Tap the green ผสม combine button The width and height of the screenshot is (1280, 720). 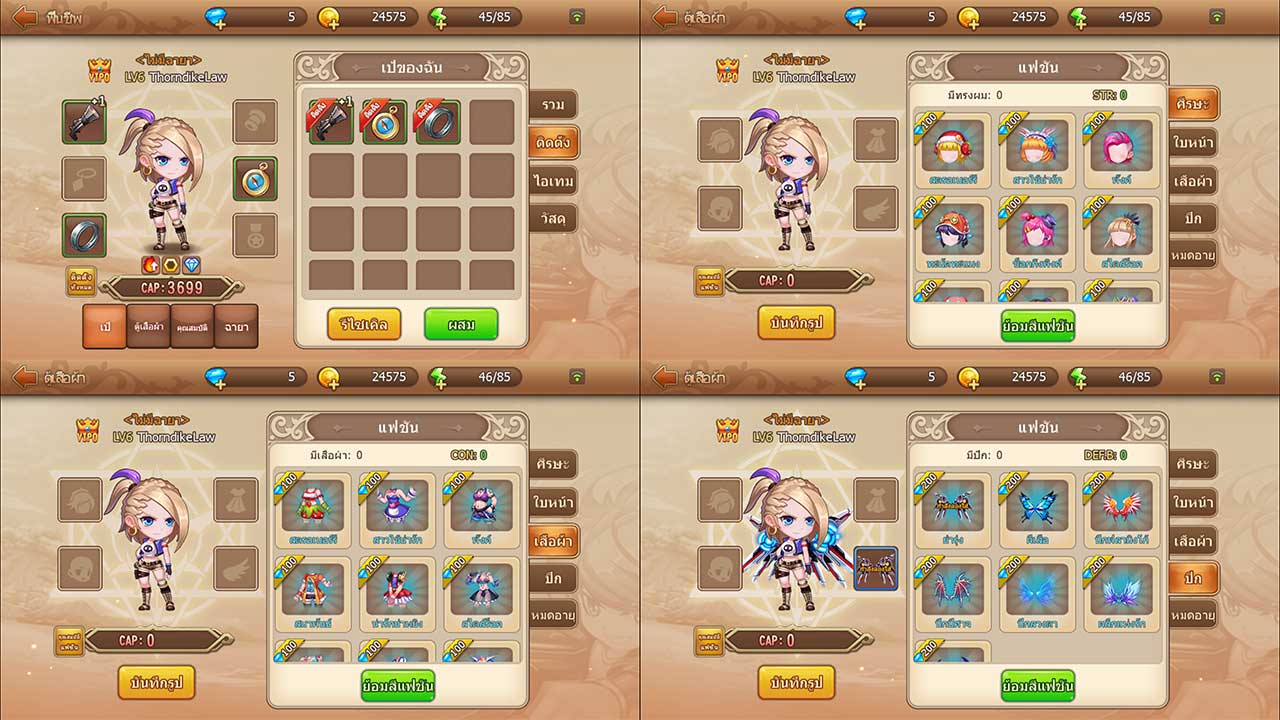coord(460,324)
